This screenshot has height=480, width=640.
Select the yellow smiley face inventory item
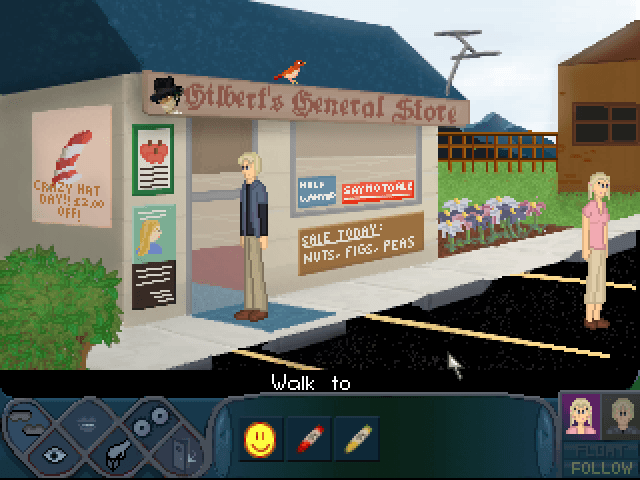258,437
